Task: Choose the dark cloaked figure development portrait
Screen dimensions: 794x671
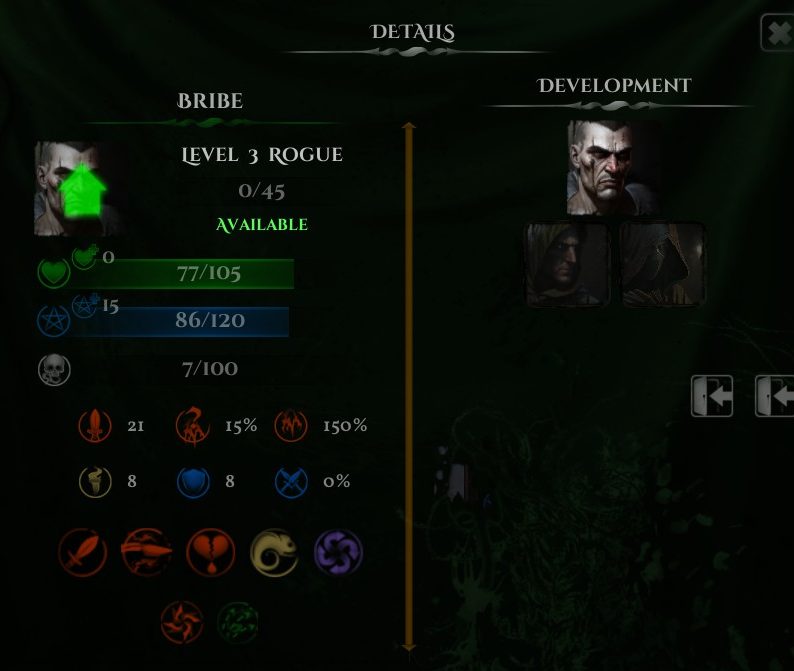Action: [x=662, y=264]
